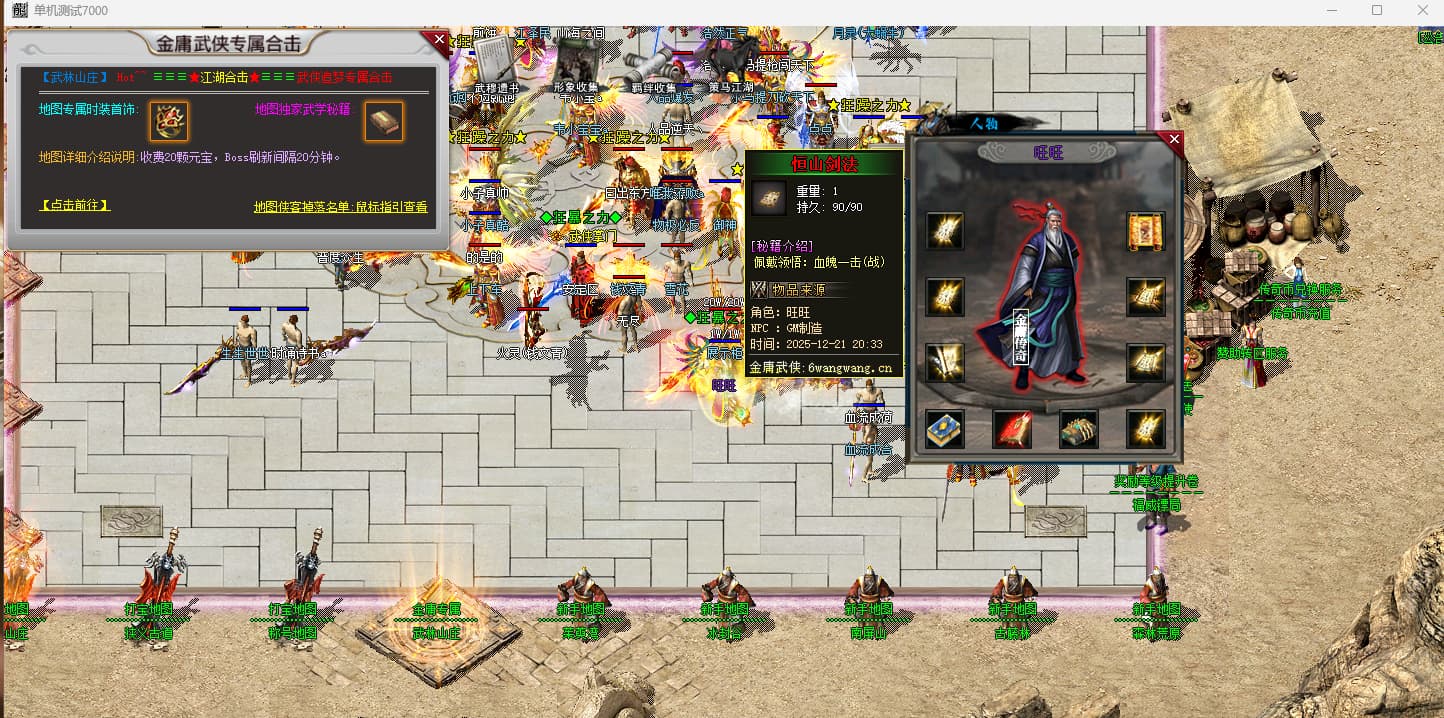Close the 旺旺 character equipment panel
1444x718 pixels.
pos(1174,140)
